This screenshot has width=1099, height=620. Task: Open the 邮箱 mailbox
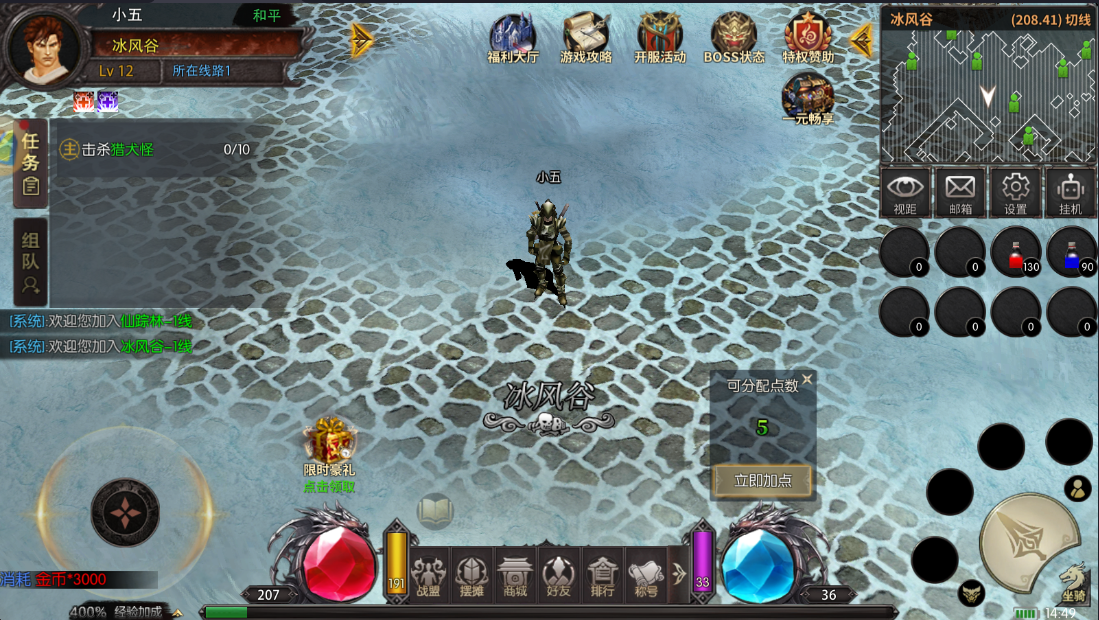[x=960, y=192]
